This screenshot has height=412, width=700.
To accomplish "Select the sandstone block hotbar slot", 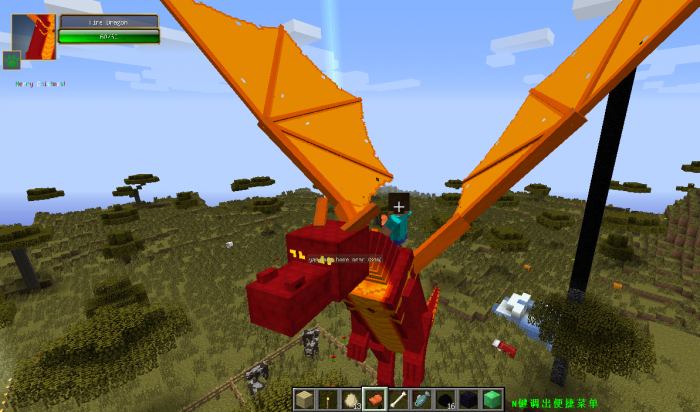I will (x=304, y=399).
